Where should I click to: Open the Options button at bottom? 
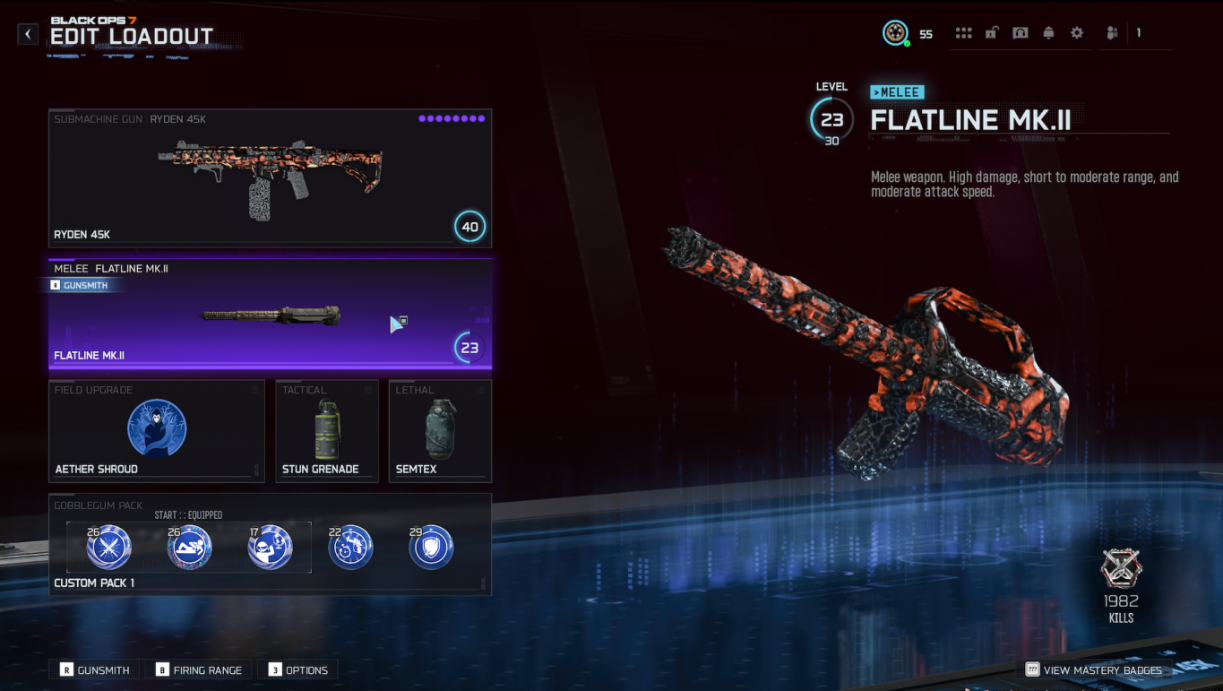298,670
